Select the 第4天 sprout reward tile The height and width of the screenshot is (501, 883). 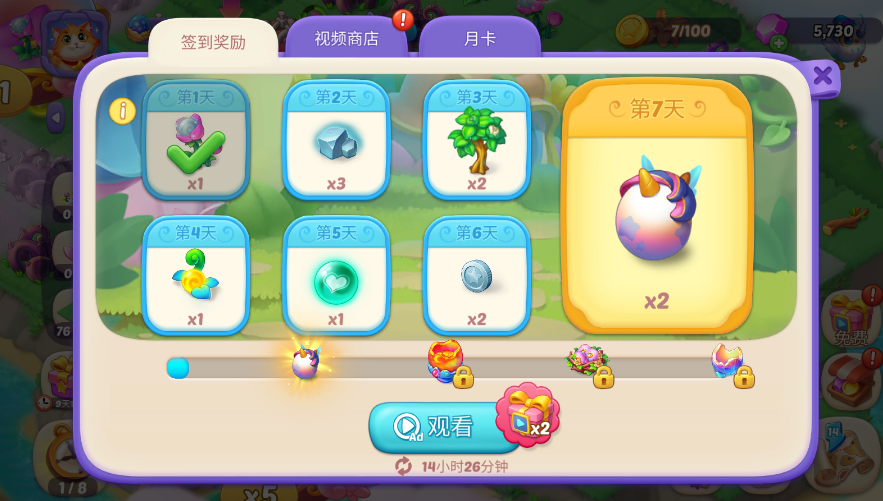click(196, 276)
